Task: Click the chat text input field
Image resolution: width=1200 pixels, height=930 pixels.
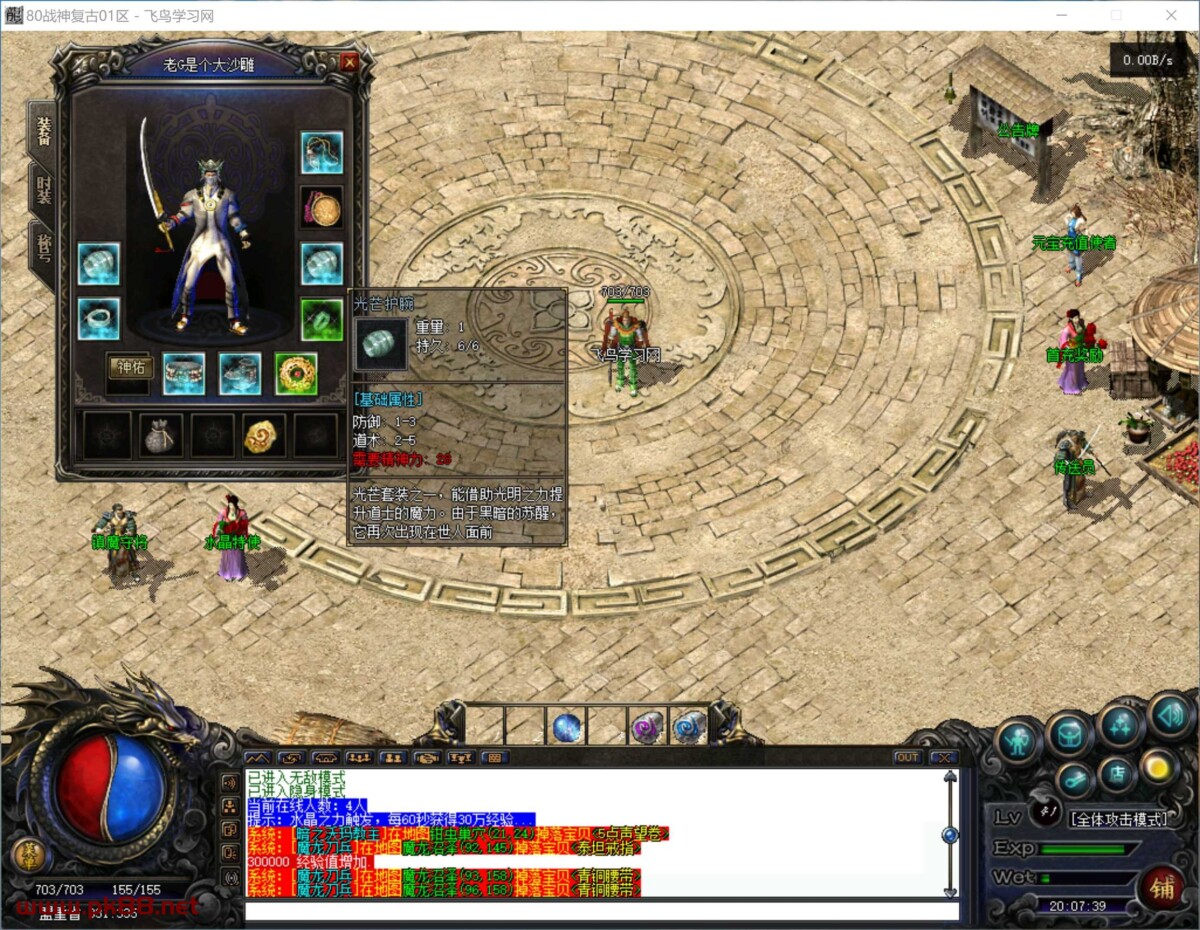Action: 600,911
